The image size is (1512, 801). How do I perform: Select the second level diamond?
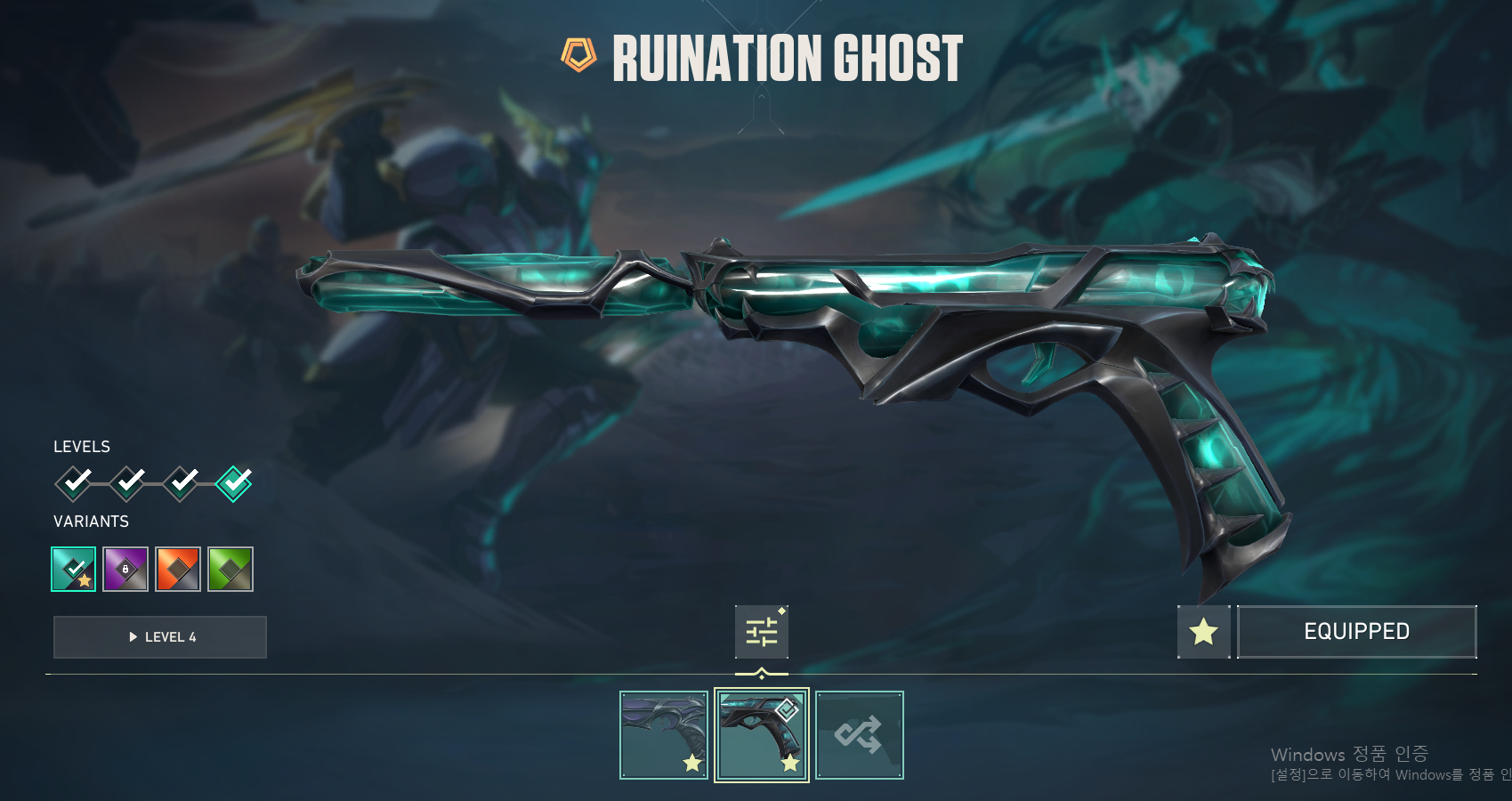127,483
